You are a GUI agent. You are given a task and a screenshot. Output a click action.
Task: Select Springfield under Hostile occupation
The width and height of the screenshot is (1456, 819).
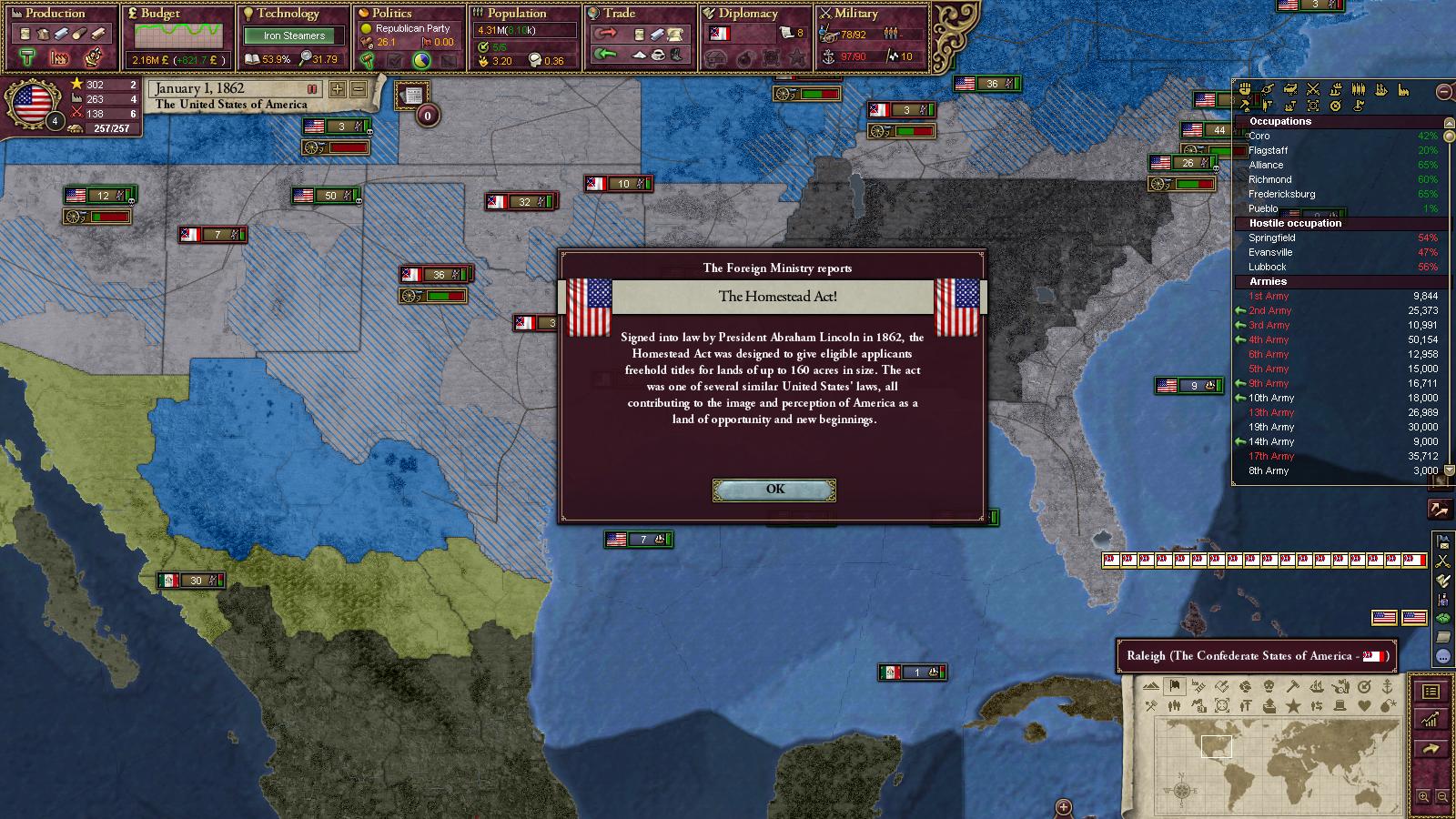pos(1271,238)
